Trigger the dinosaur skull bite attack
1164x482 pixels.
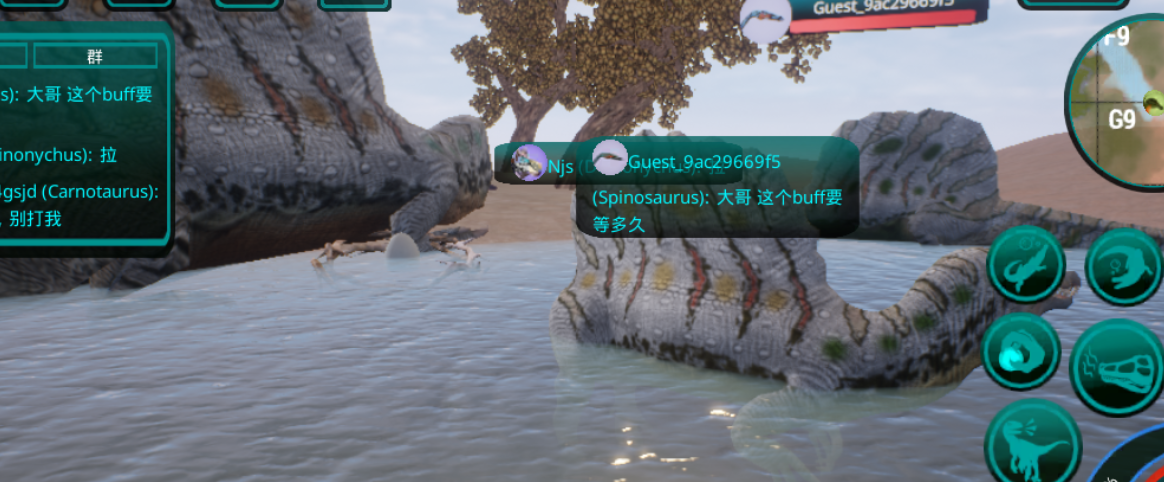click(1118, 368)
